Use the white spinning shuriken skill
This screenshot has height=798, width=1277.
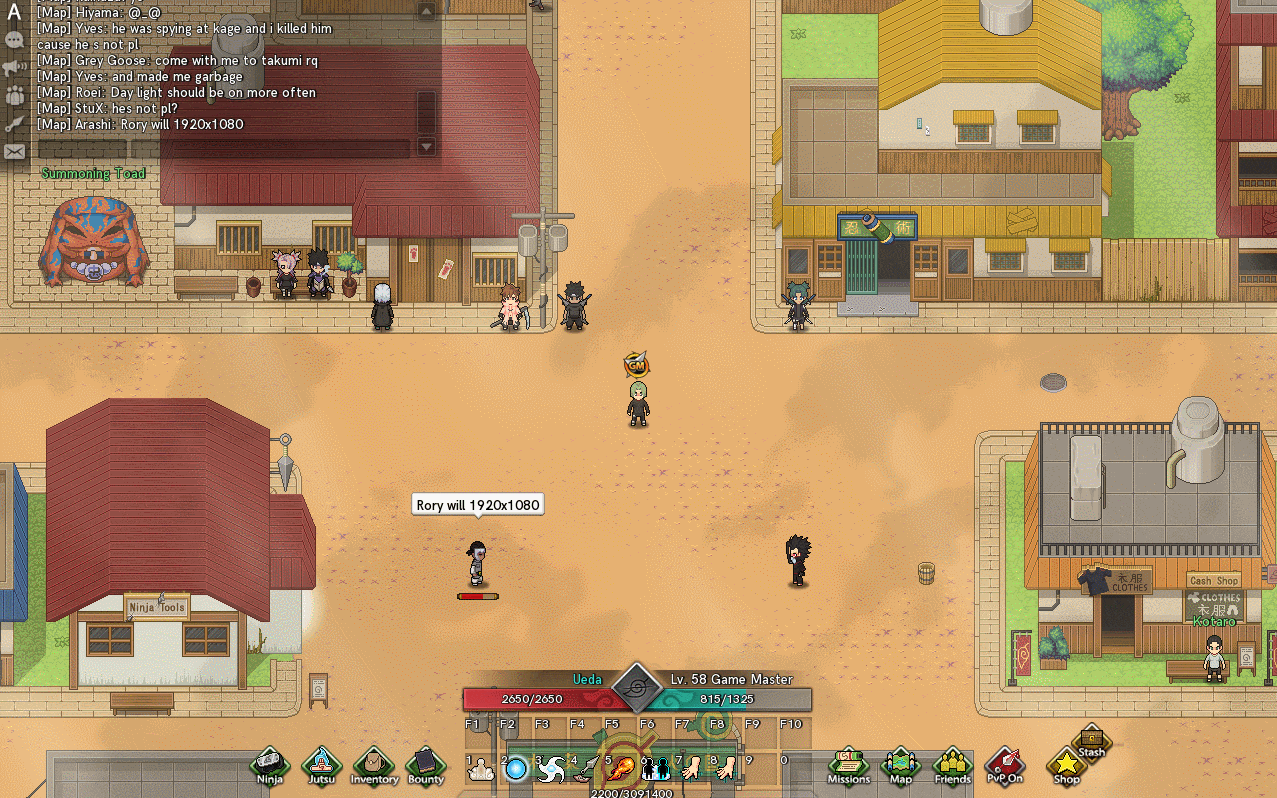(x=551, y=768)
